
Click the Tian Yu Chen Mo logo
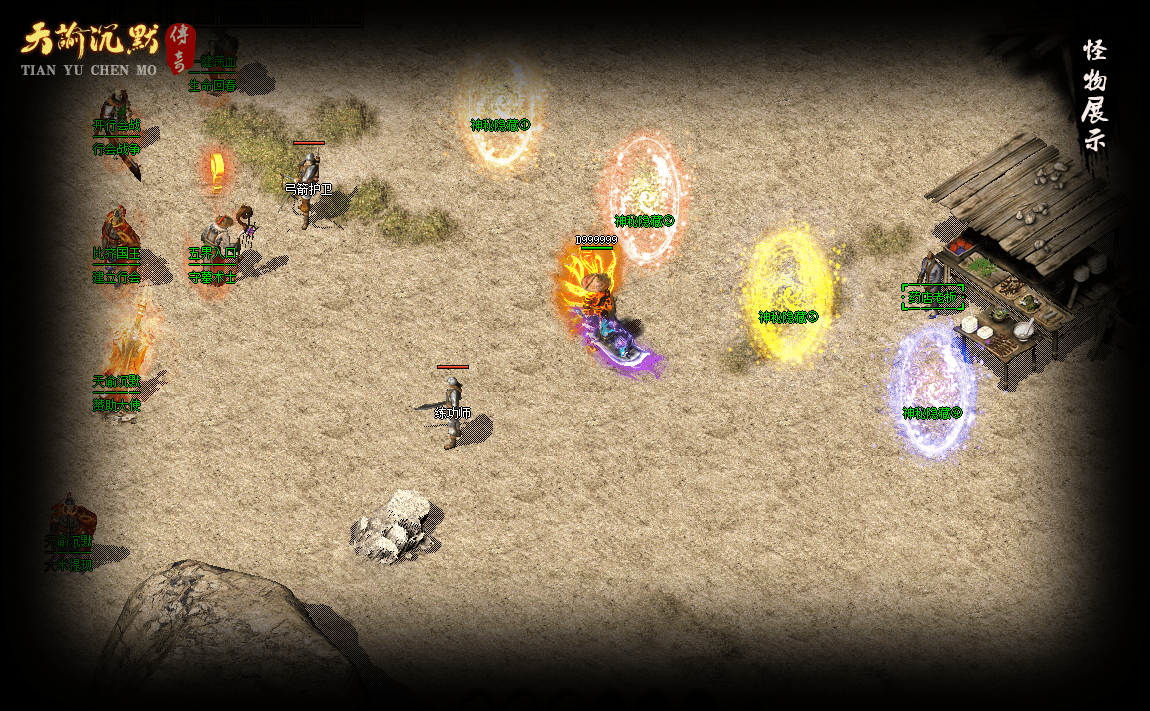(105, 48)
